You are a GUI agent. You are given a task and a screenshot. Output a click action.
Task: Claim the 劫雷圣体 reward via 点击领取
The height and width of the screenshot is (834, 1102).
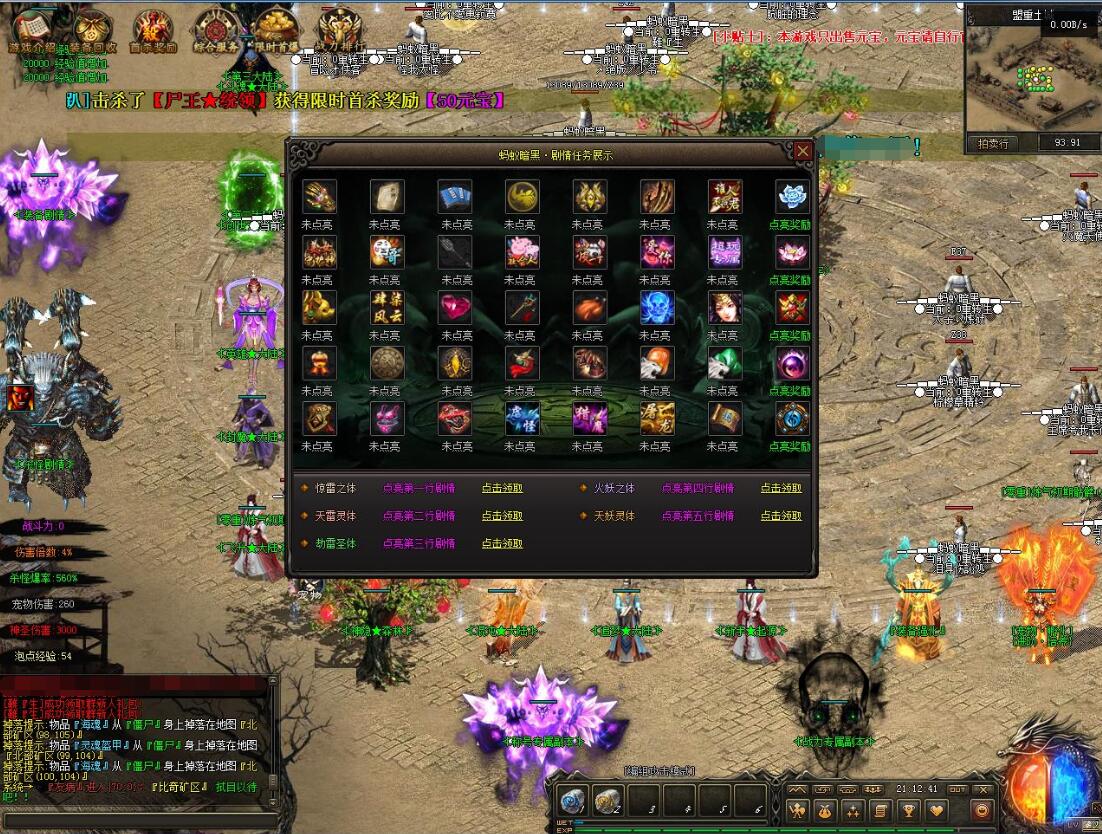point(502,544)
